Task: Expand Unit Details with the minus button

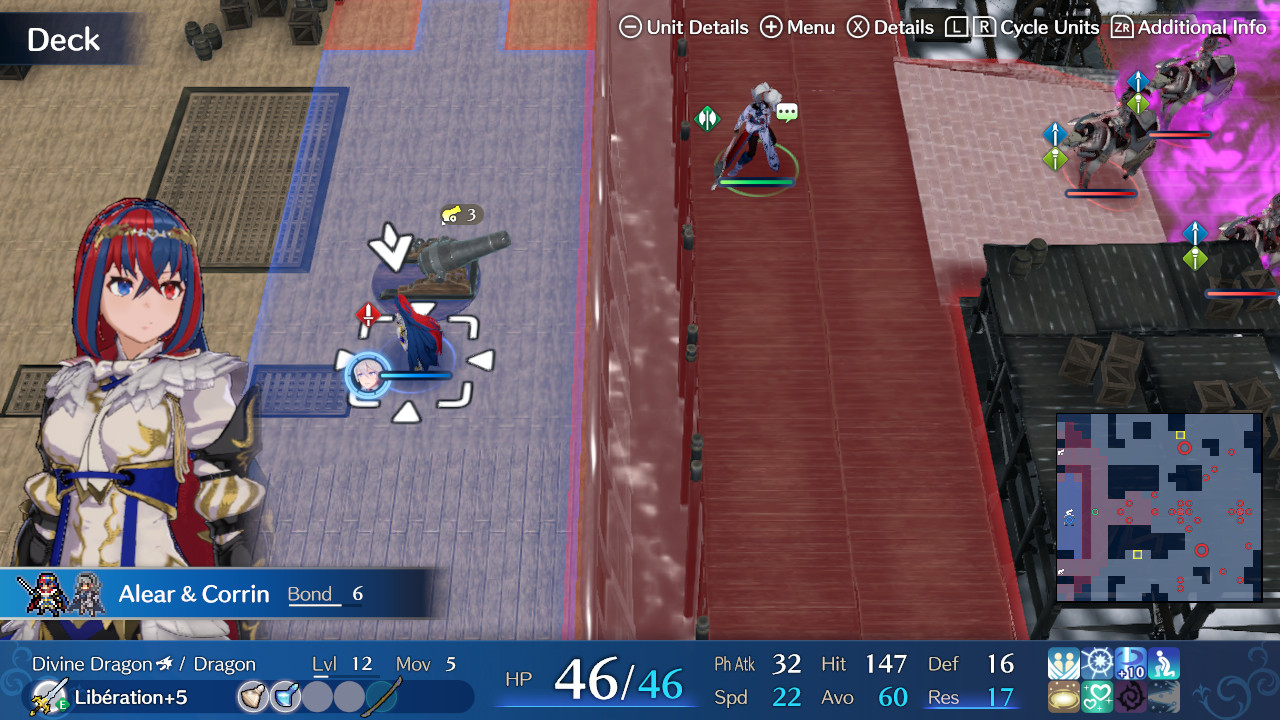Action: (x=630, y=27)
